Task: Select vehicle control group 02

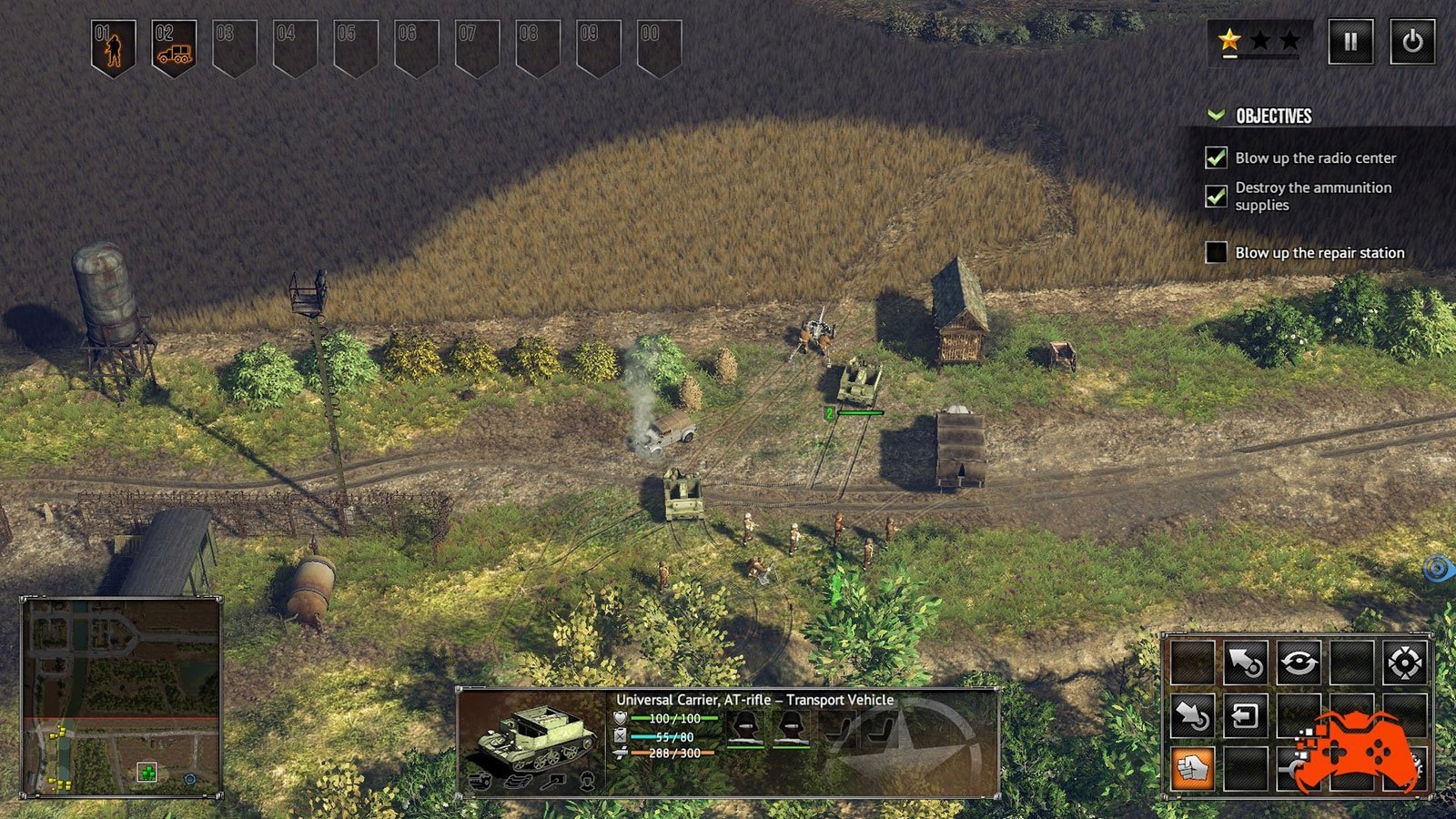Action: click(174, 46)
